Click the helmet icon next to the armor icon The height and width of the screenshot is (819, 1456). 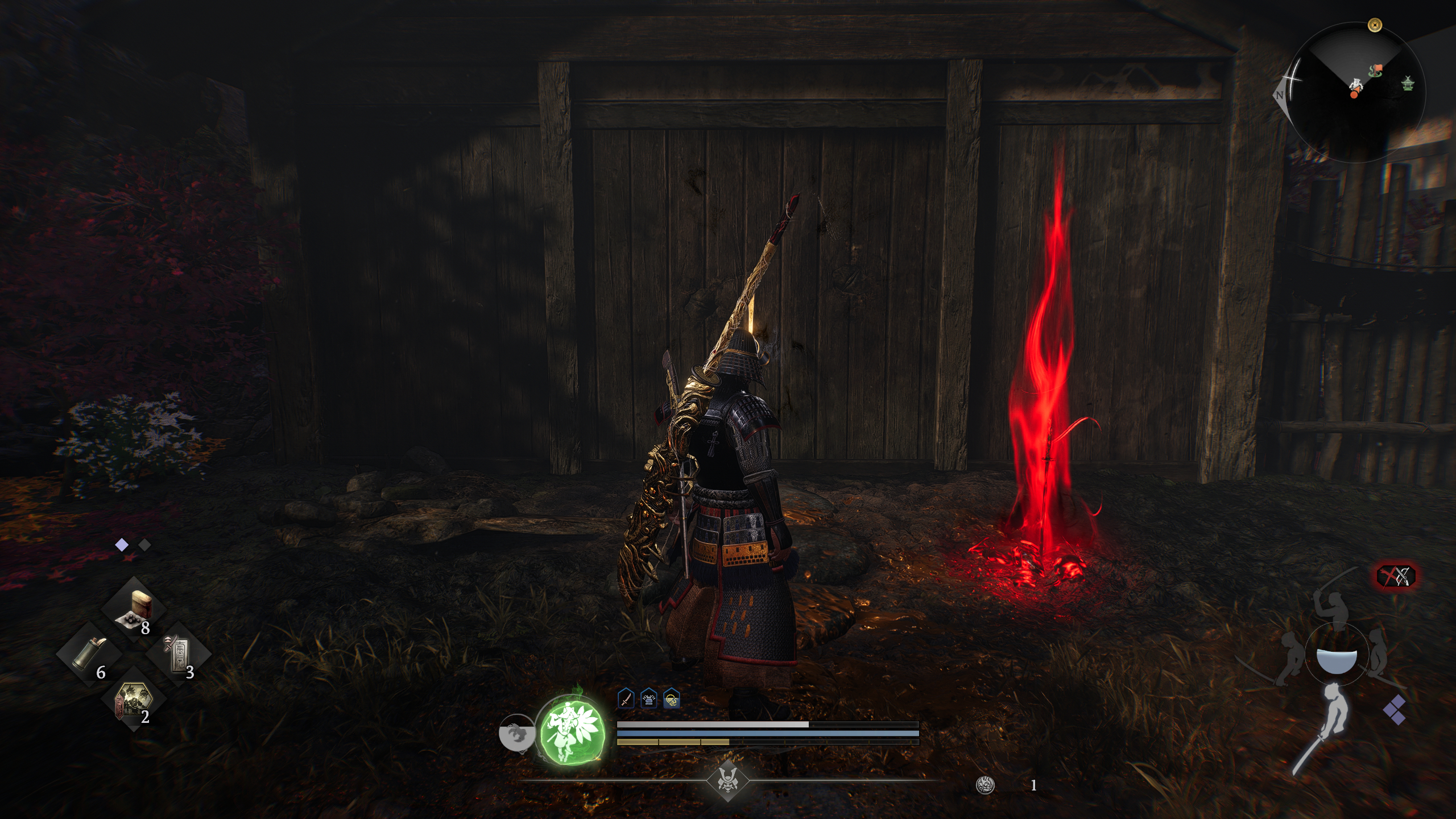(x=671, y=700)
